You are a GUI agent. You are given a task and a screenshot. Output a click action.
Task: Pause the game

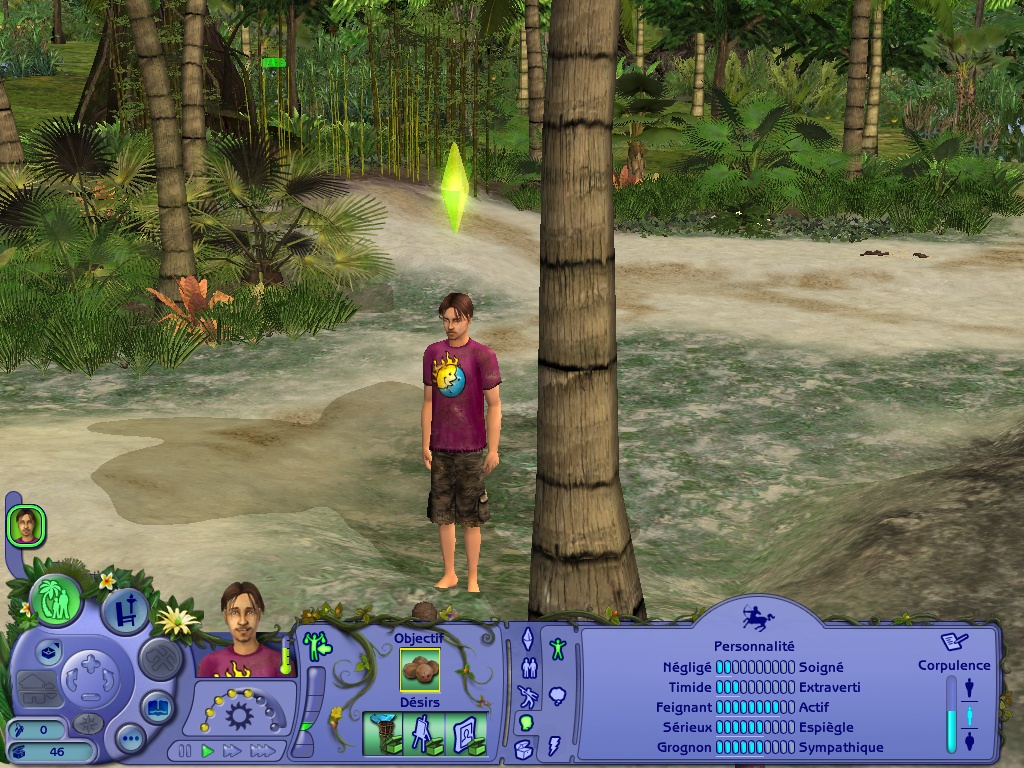coord(185,750)
